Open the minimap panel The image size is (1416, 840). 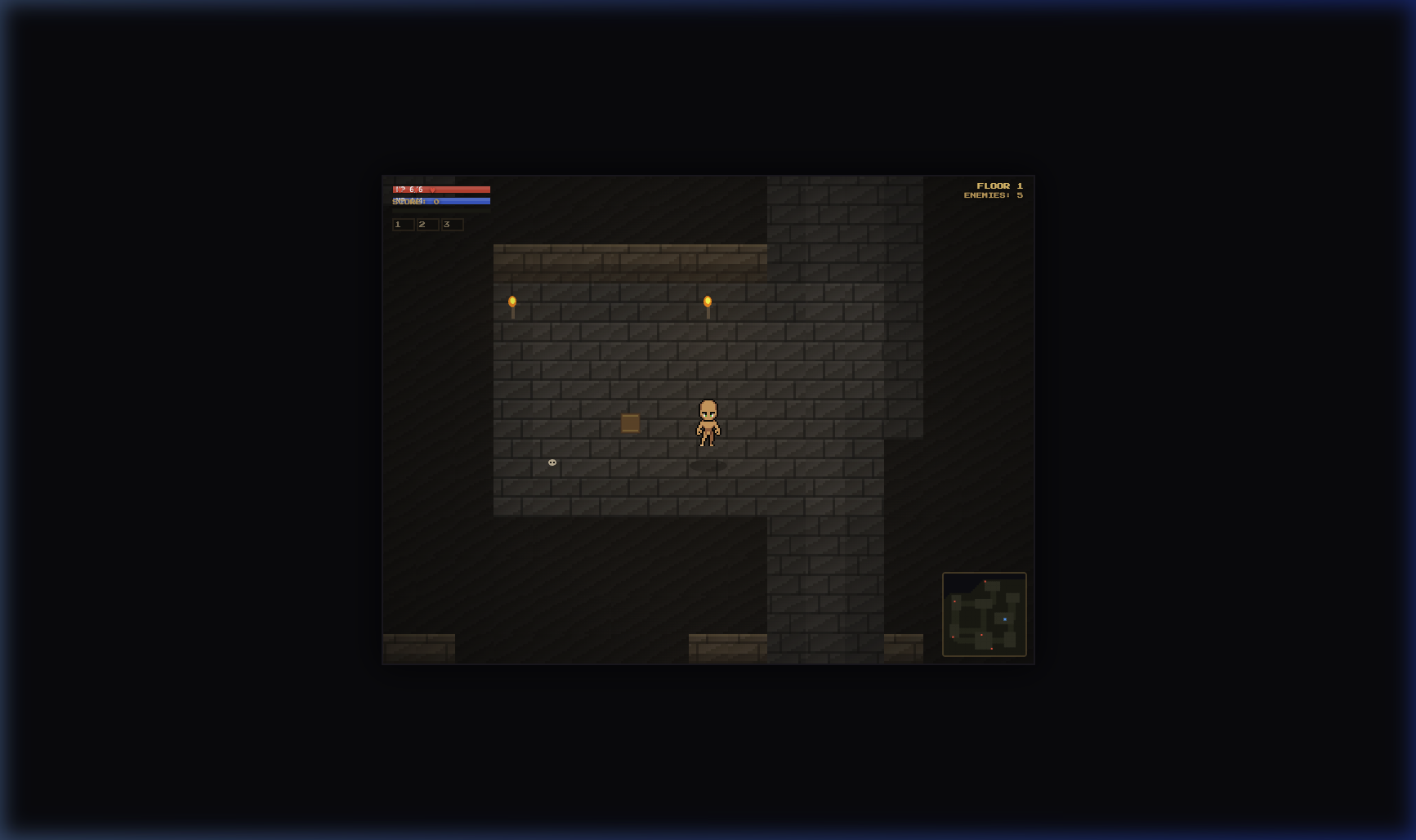coord(985,614)
